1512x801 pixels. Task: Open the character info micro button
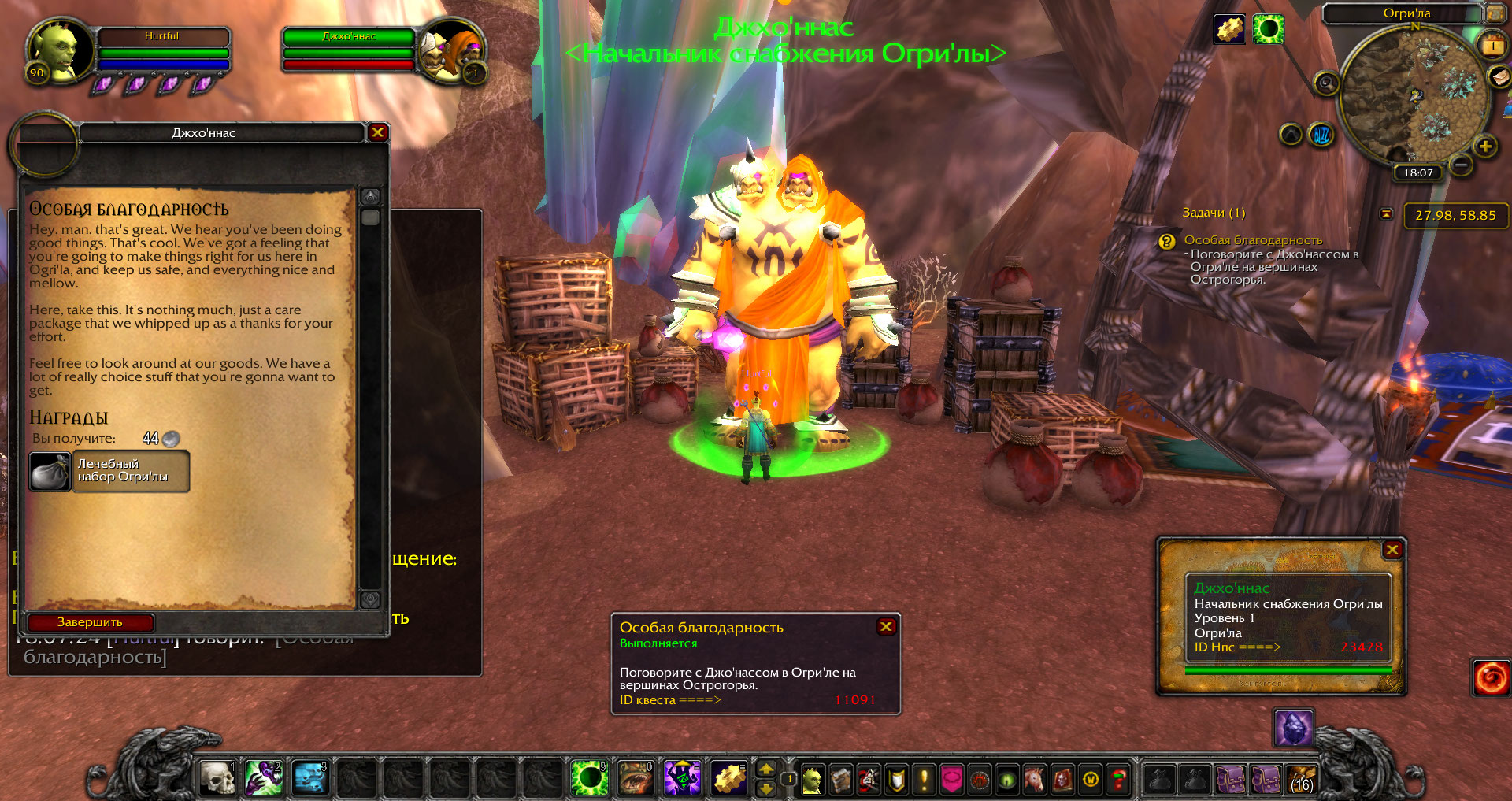(812, 780)
